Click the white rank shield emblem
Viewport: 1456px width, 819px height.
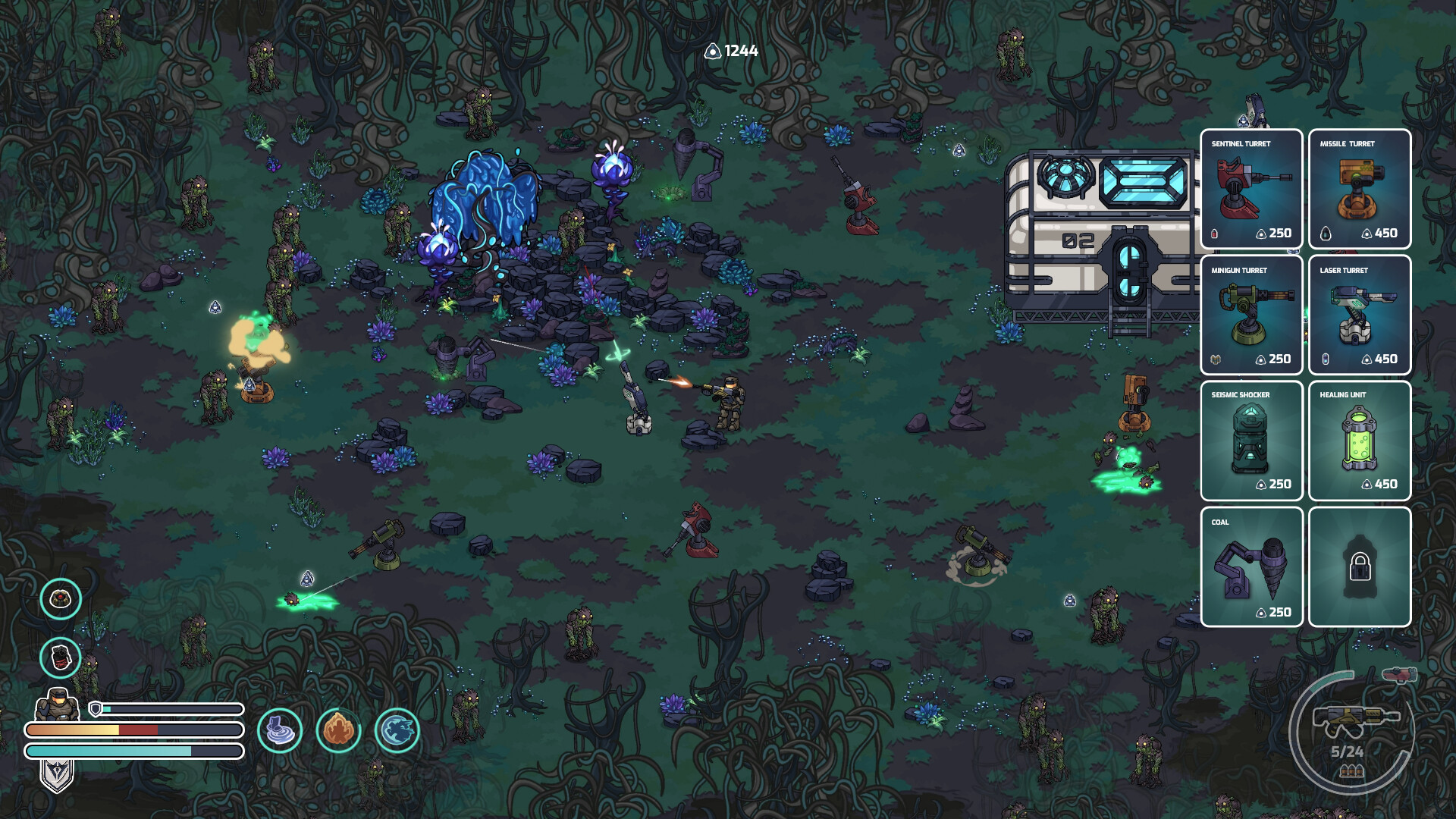pos(57,775)
